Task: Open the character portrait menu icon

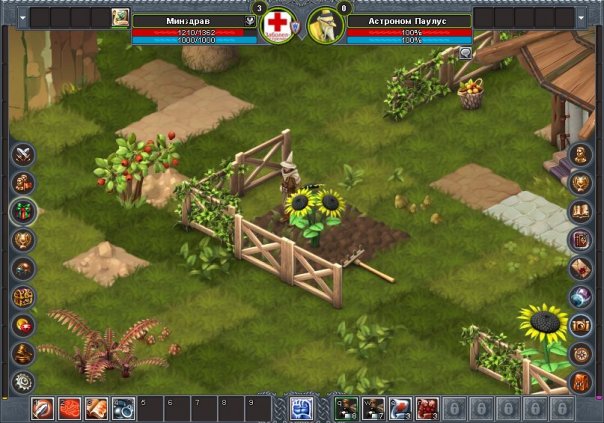Action: pyautogui.click(x=580, y=155)
